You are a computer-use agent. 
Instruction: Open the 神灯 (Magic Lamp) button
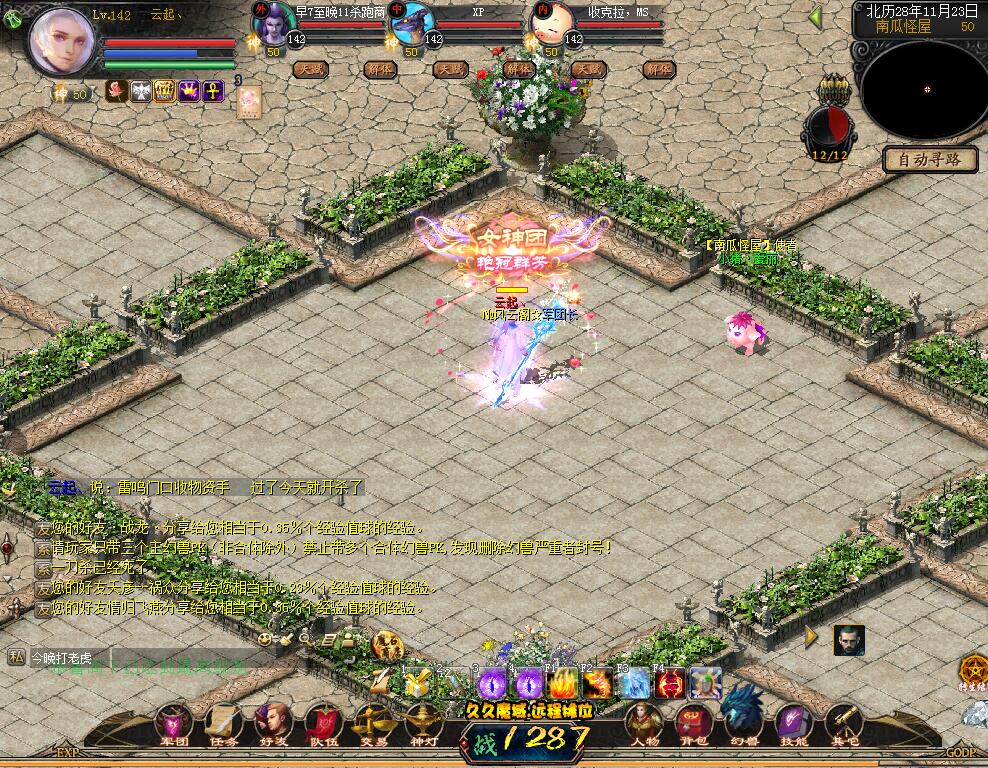coord(423,723)
